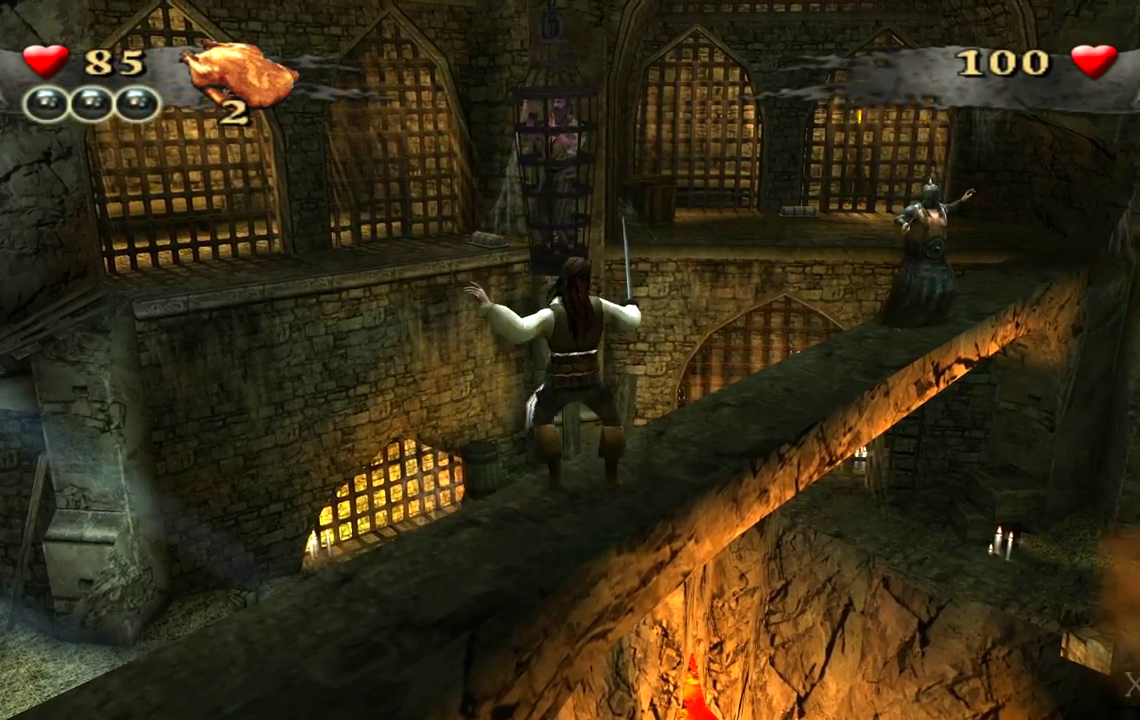The image size is (1140, 720).
Task: Click the red heart beside the 100 counter
Action: (x=1093, y=61)
